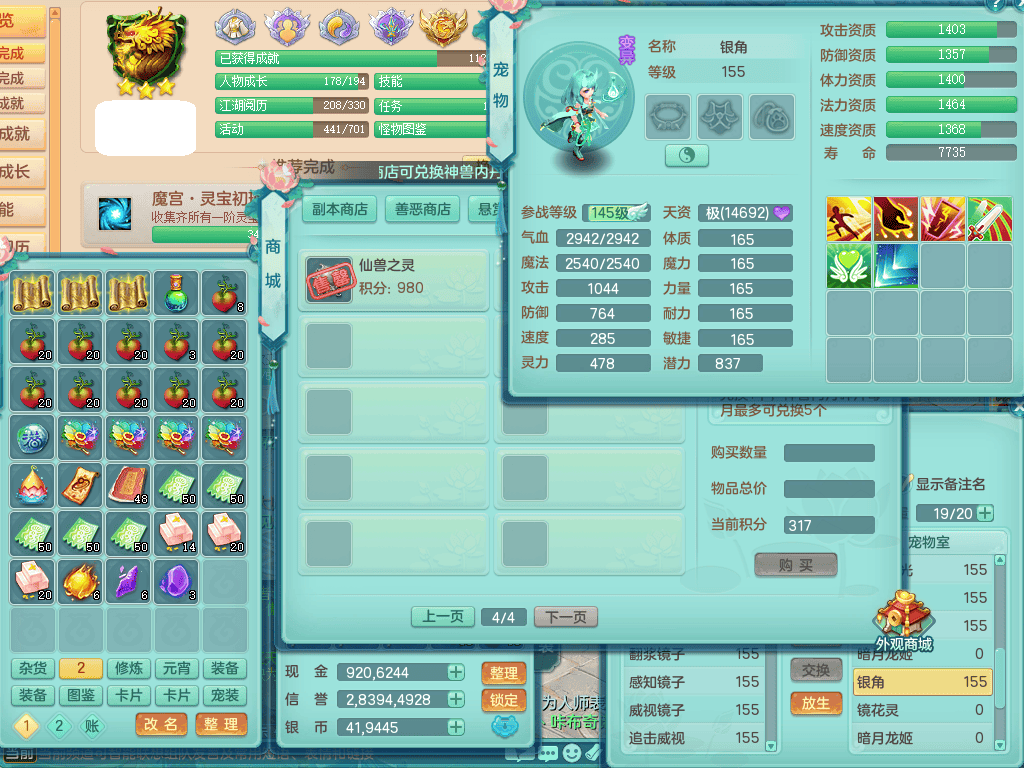The image size is (1024, 768).
Task: Open the 杂货 inventory bag tab
Action: 33,668
